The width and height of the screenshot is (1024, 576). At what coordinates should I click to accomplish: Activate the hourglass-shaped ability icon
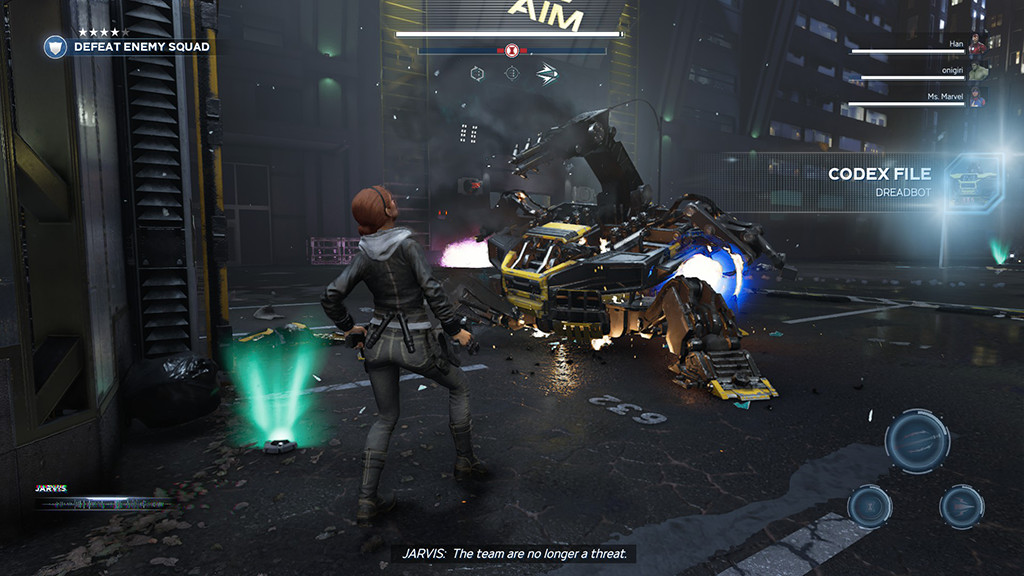869,506
